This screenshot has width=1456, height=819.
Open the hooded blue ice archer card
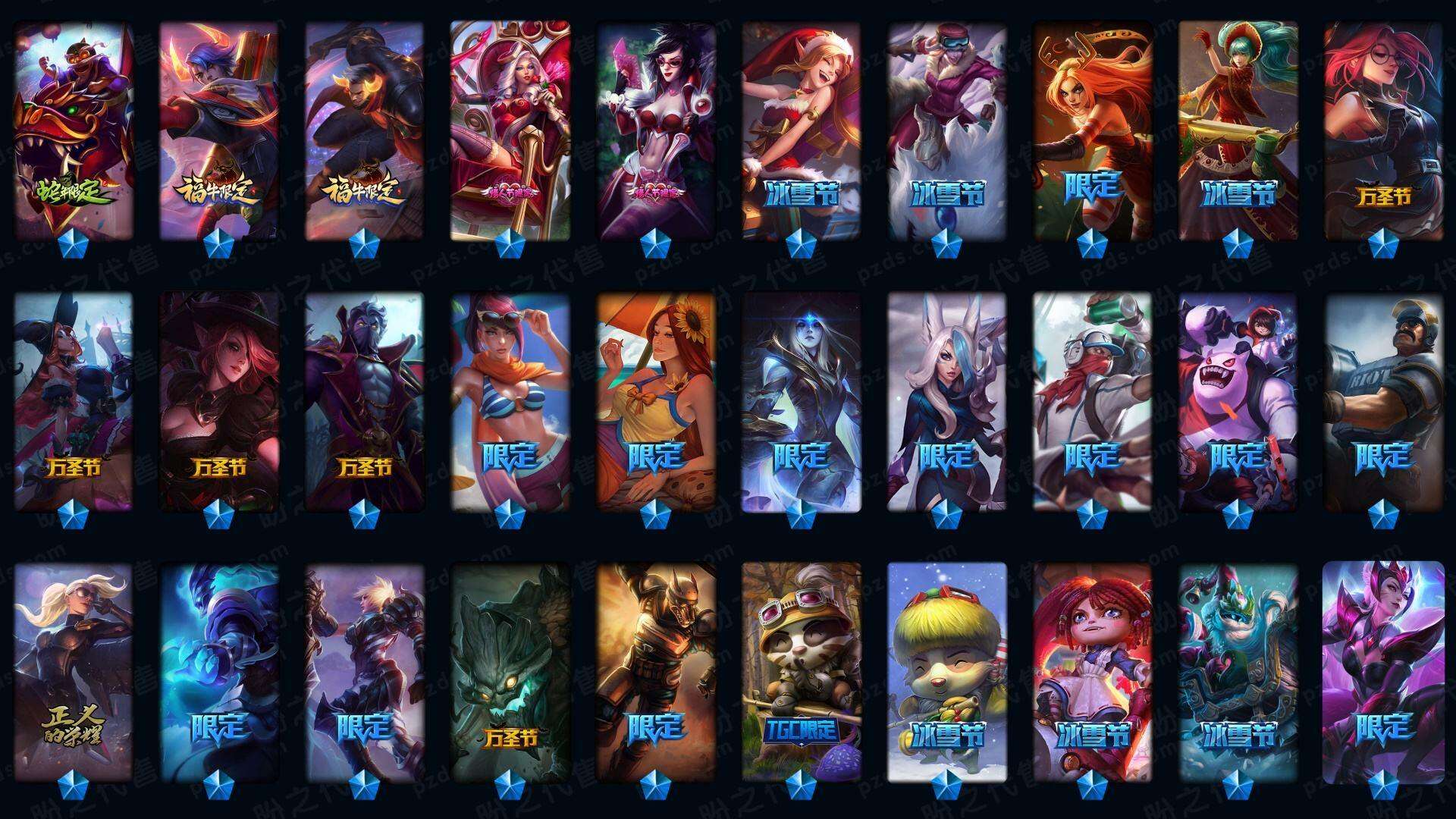click(x=801, y=400)
